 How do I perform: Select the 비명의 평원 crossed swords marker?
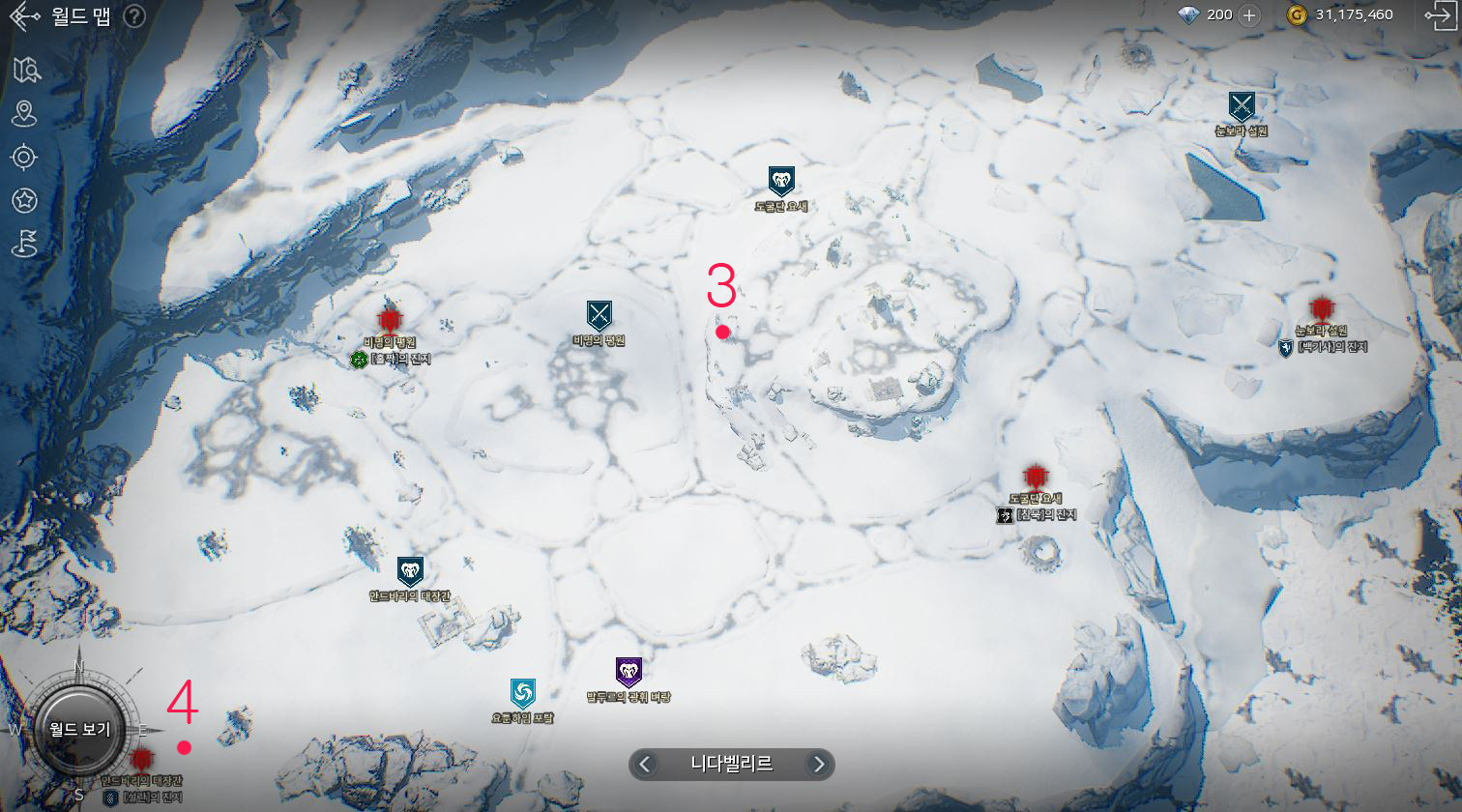coord(599,315)
